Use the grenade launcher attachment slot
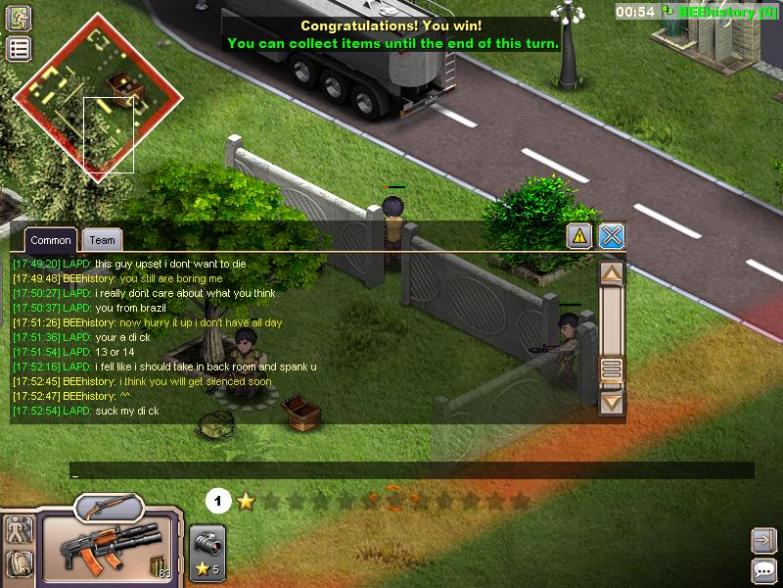 pos(208,552)
